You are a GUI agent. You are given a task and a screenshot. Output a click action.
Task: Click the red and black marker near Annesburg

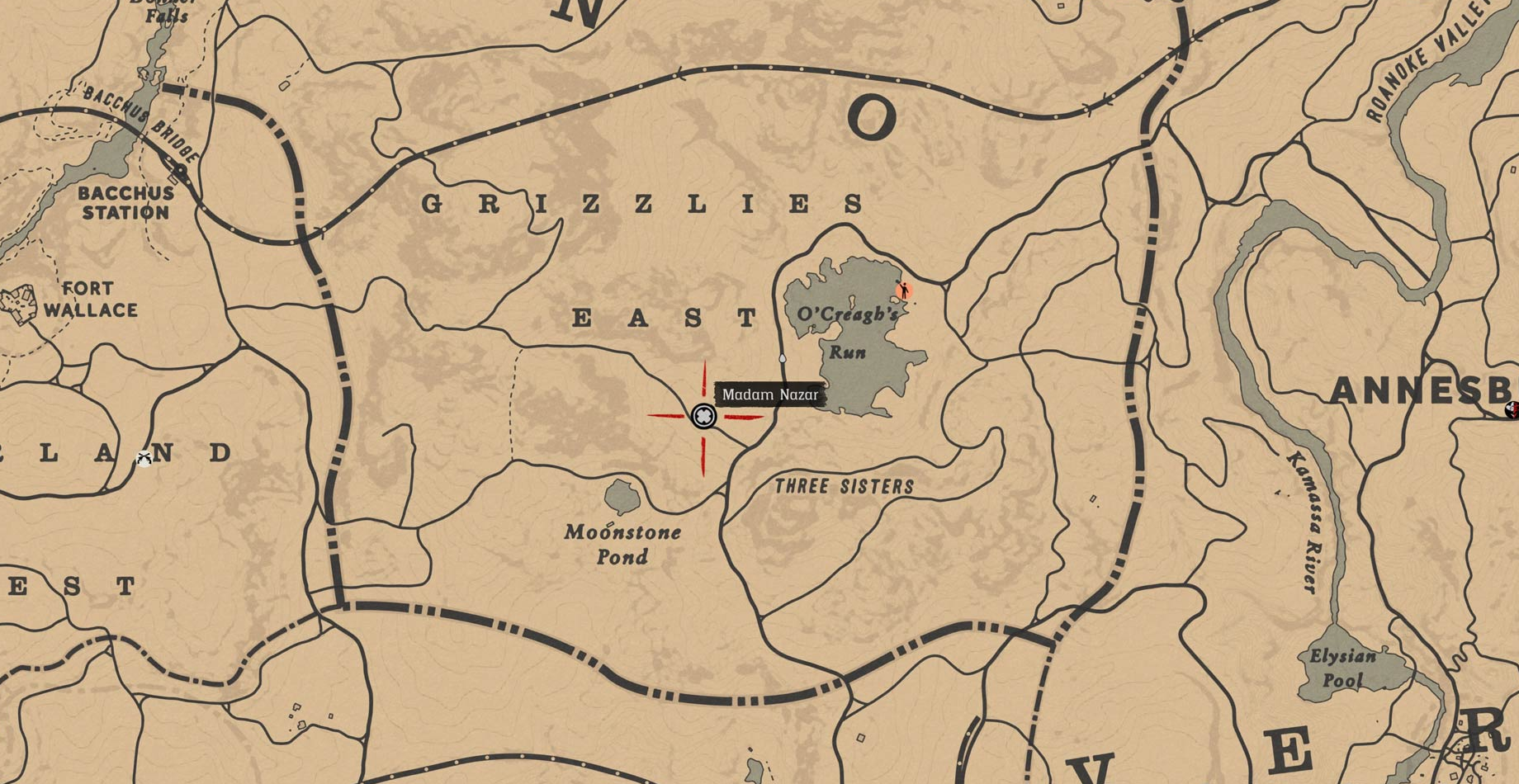[1512, 409]
